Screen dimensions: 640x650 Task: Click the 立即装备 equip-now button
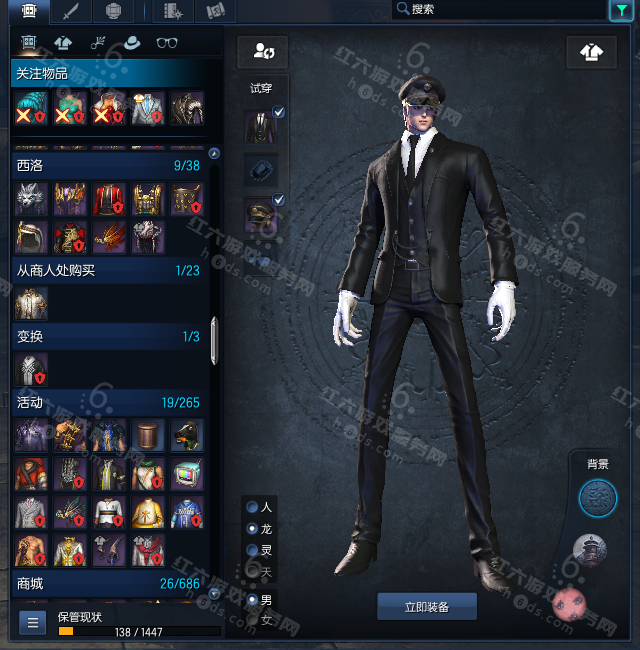[427, 607]
